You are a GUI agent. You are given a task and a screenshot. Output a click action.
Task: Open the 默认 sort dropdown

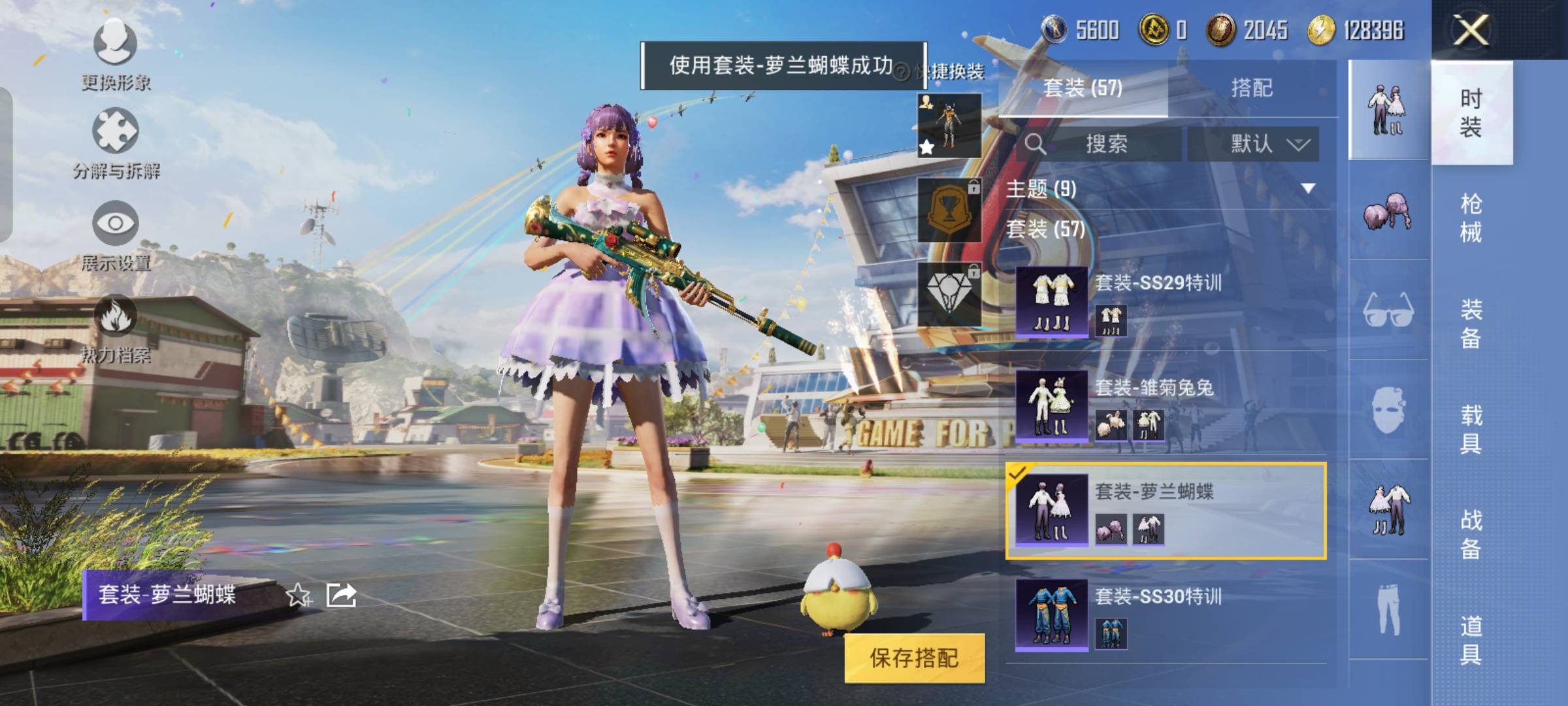tap(1253, 144)
